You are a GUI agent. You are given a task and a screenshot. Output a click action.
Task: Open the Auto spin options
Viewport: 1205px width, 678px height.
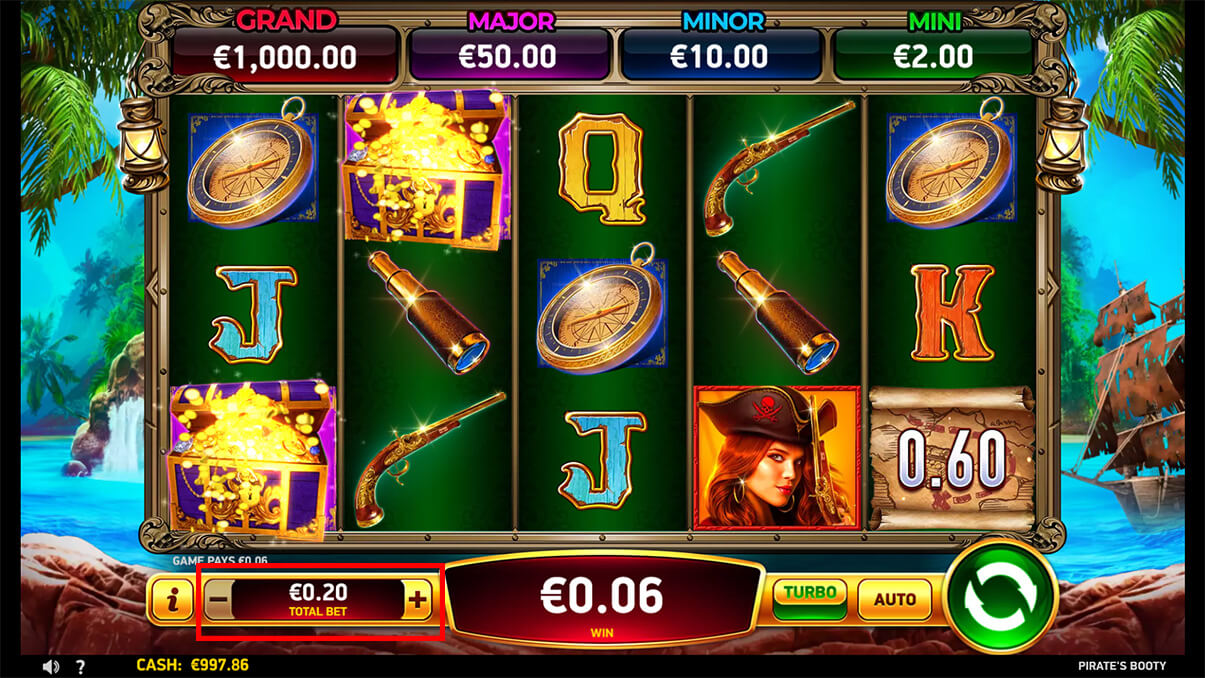click(894, 599)
